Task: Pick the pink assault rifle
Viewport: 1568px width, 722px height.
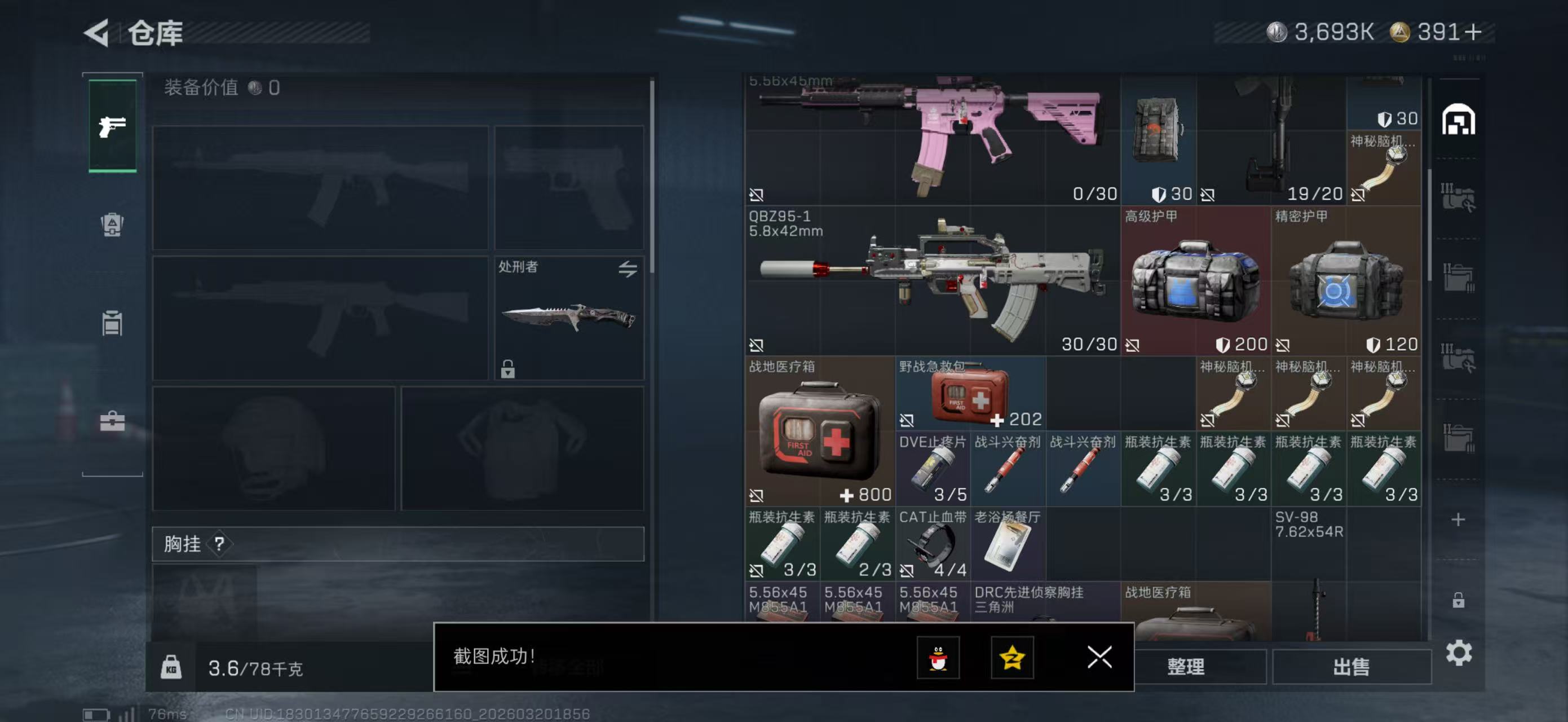Action: (x=931, y=139)
